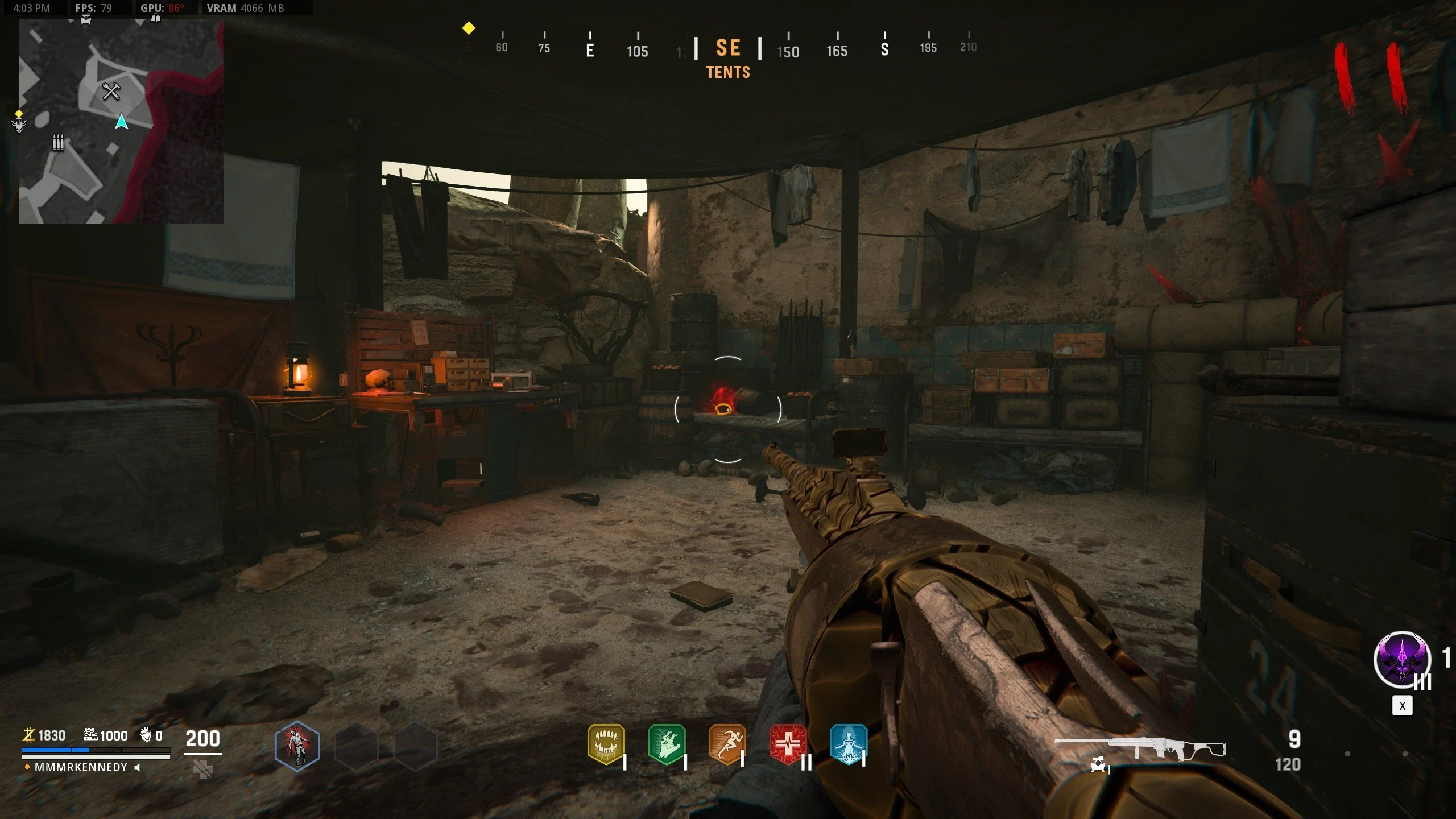
Task: Click the SE heading on the compass
Action: click(x=728, y=48)
